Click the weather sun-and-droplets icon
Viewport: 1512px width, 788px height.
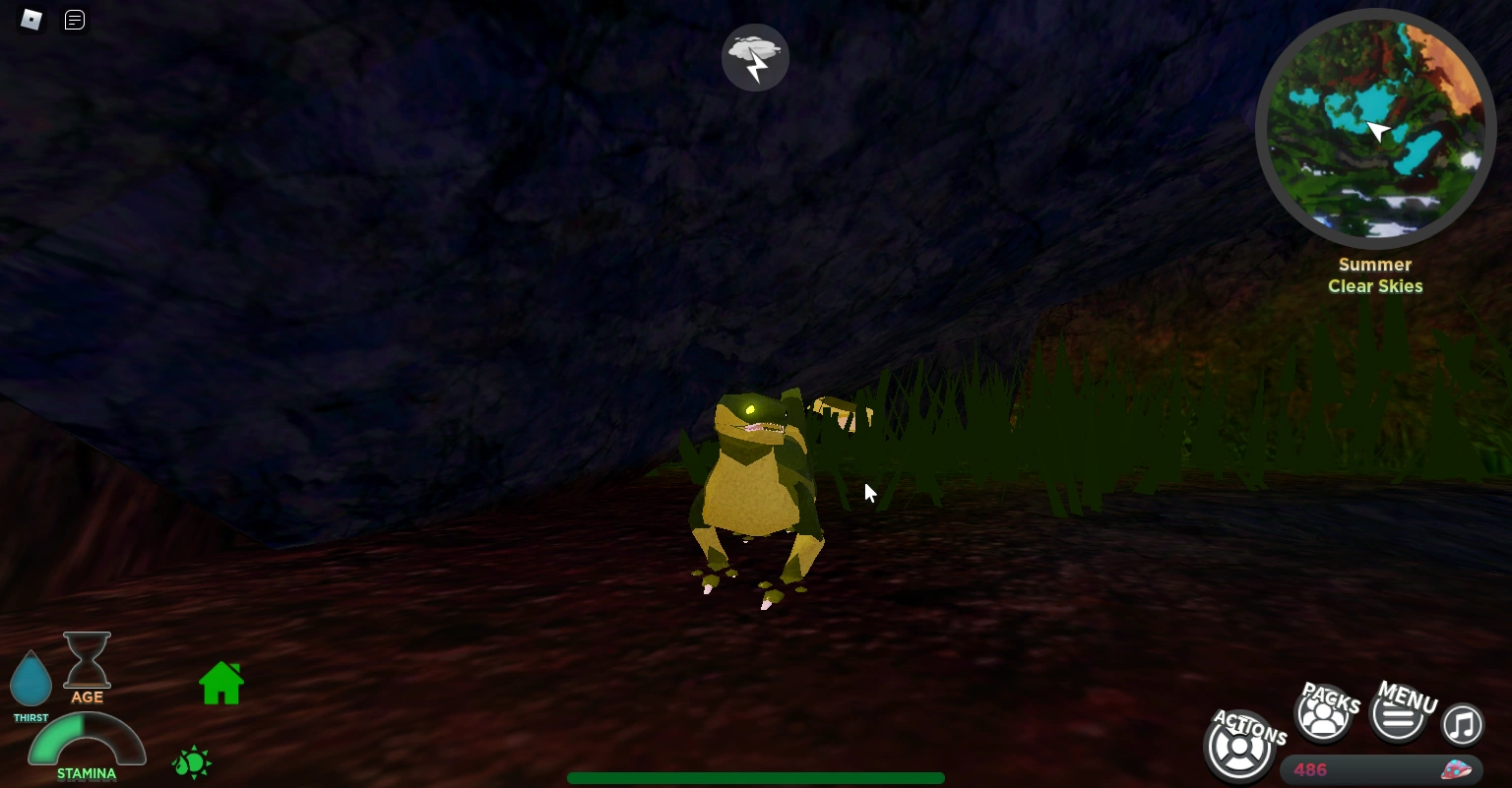[x=192, y=762]
